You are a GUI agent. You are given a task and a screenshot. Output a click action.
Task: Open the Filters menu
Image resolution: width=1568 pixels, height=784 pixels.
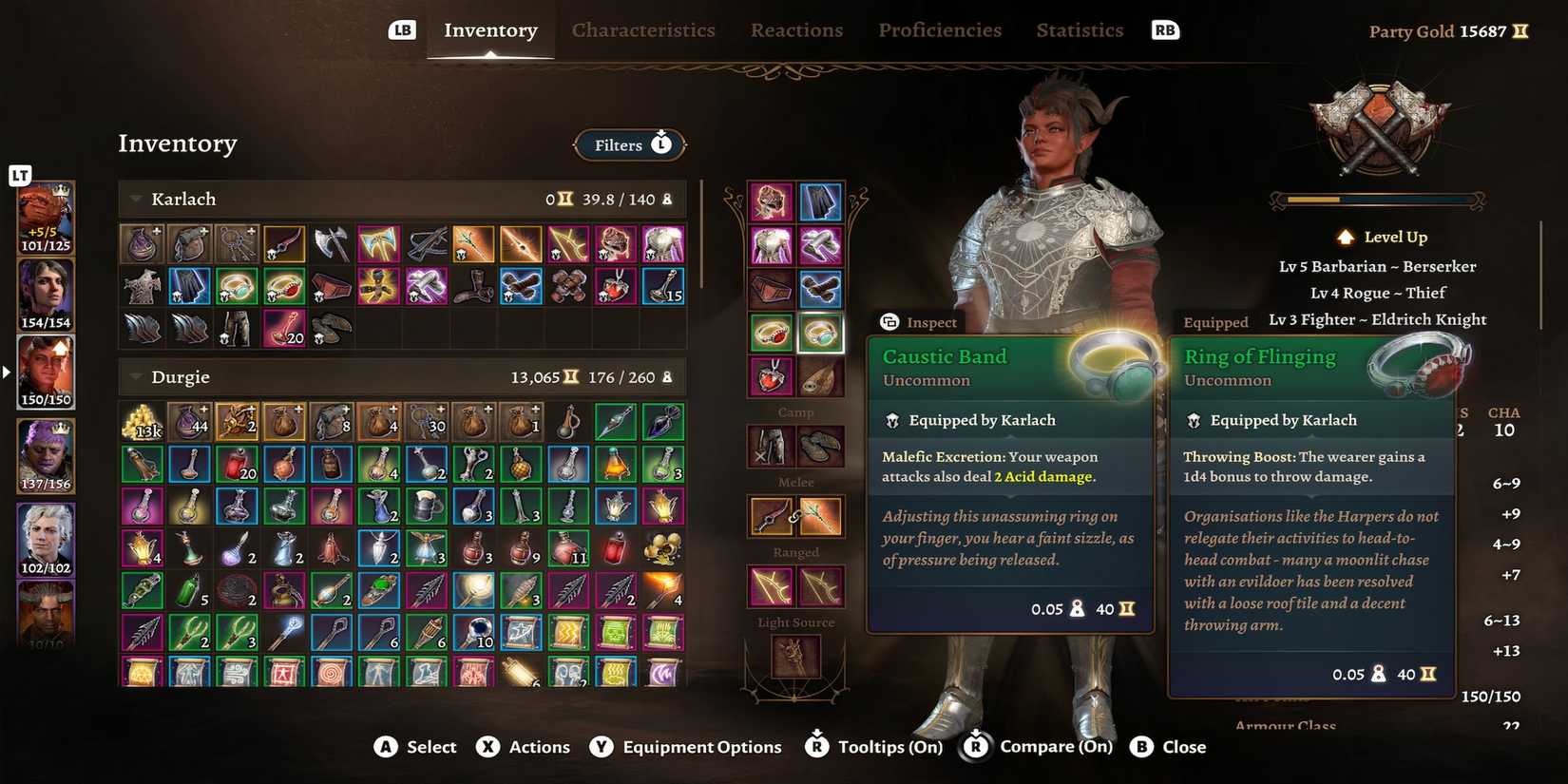tap(629, 144)
